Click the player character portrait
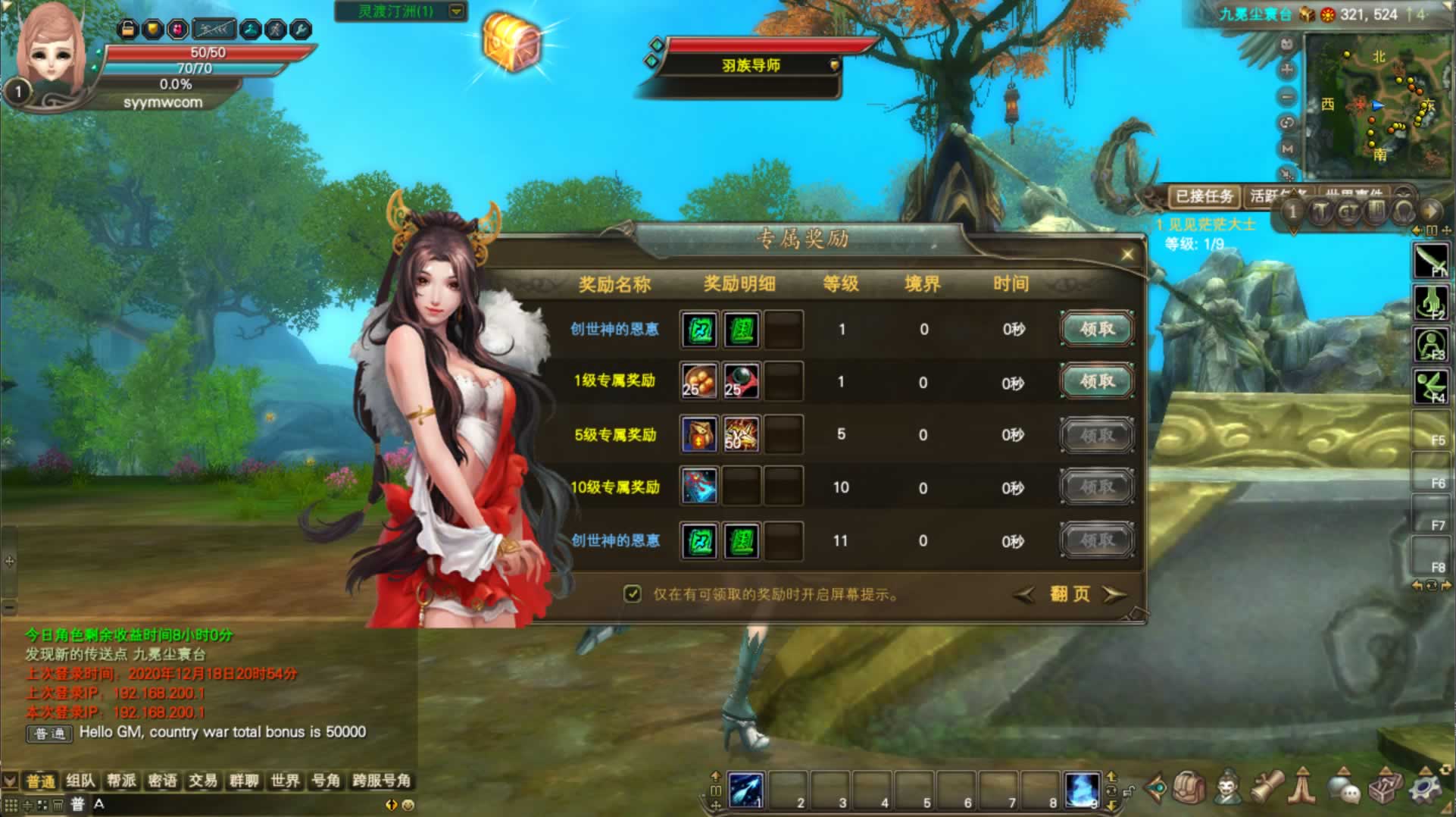Image resolution: width=1456 pixels, height=817 pixels. (52, 53)
